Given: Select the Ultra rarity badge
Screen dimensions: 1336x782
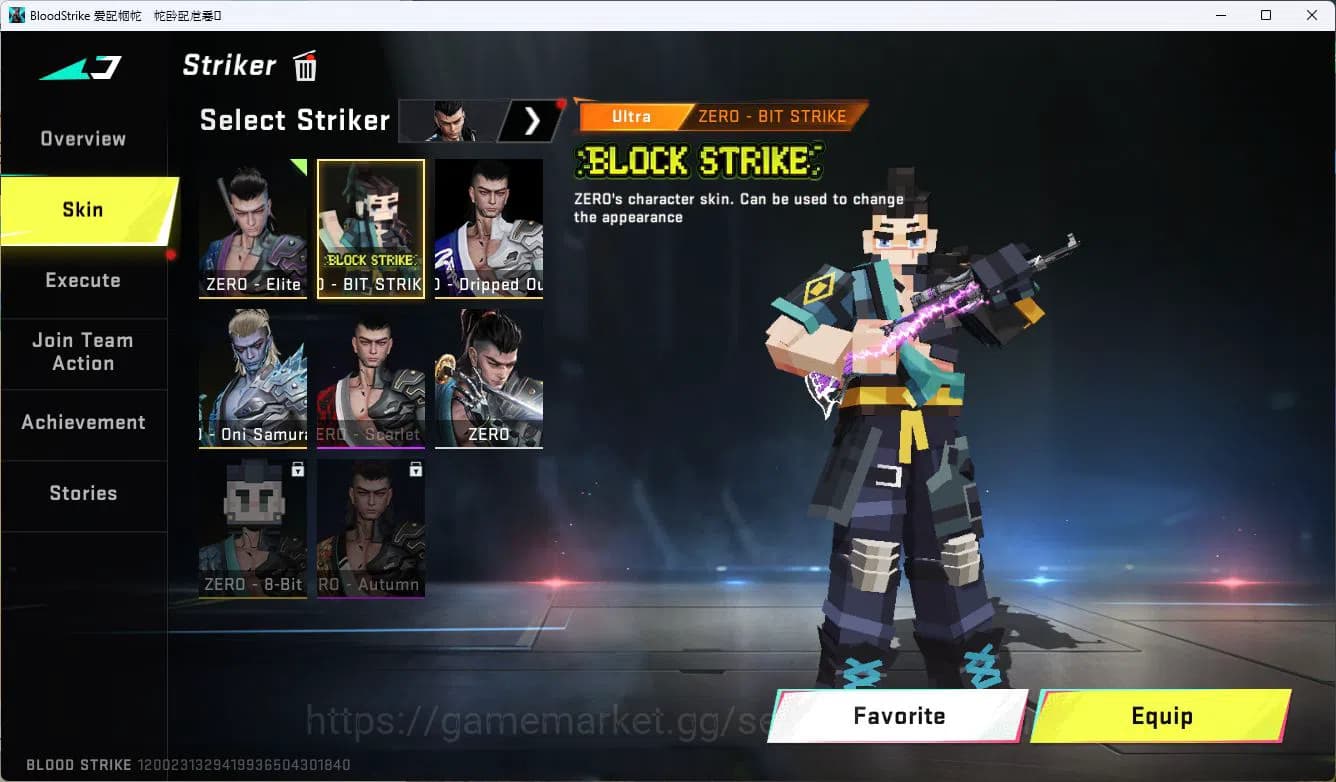Looking at the screenshot, I should (x=632, y=116).
